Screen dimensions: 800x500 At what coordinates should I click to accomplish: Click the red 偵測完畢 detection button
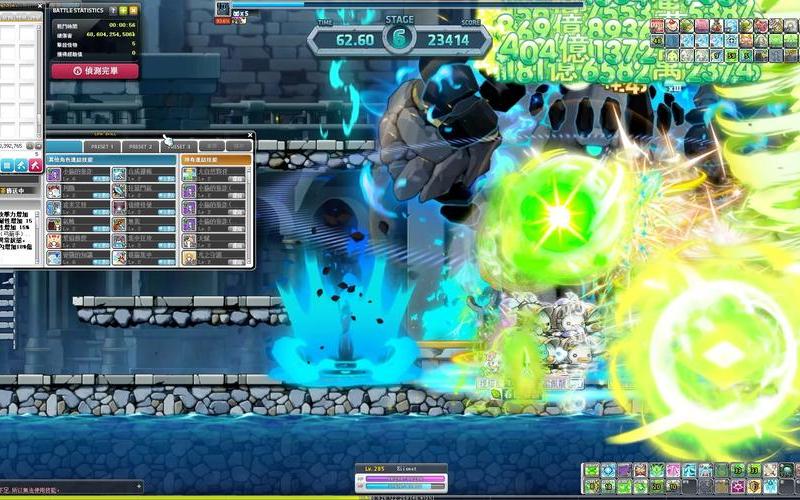point(94,71)
